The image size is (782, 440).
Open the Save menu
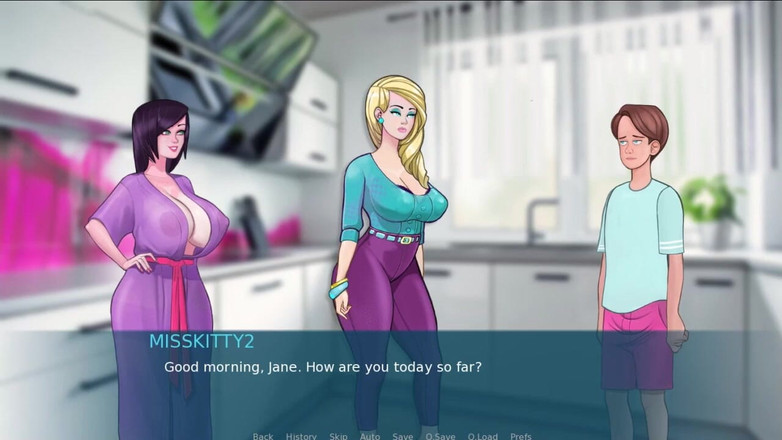click(402, 436)
